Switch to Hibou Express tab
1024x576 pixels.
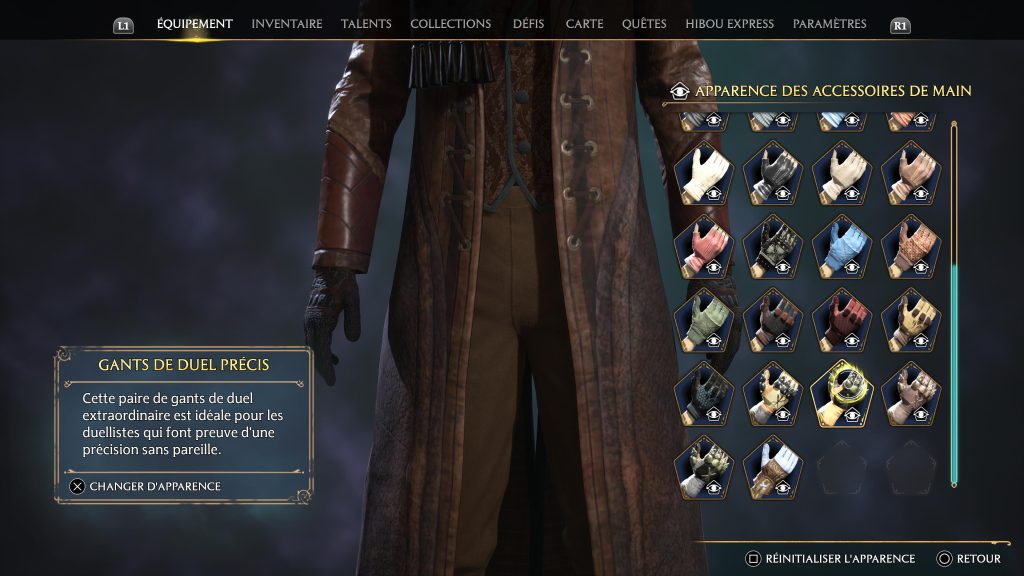(729, 24)
